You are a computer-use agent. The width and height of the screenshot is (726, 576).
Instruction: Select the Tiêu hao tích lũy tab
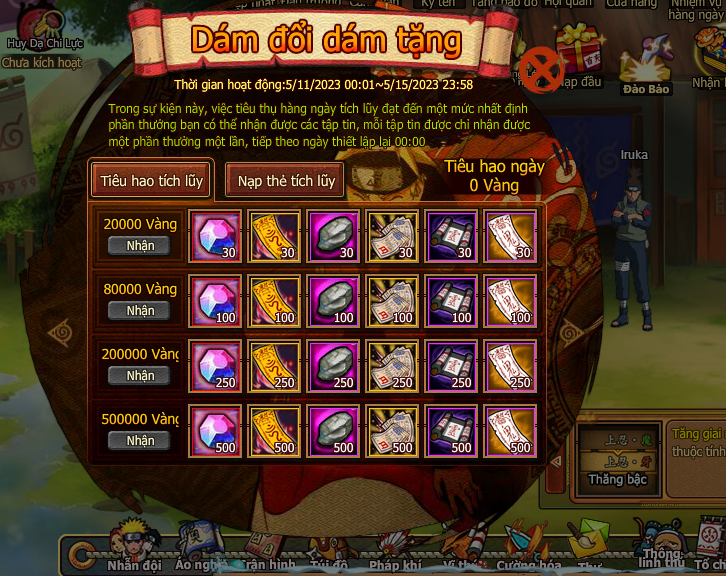pyautogui.click(x=151, y=181)
